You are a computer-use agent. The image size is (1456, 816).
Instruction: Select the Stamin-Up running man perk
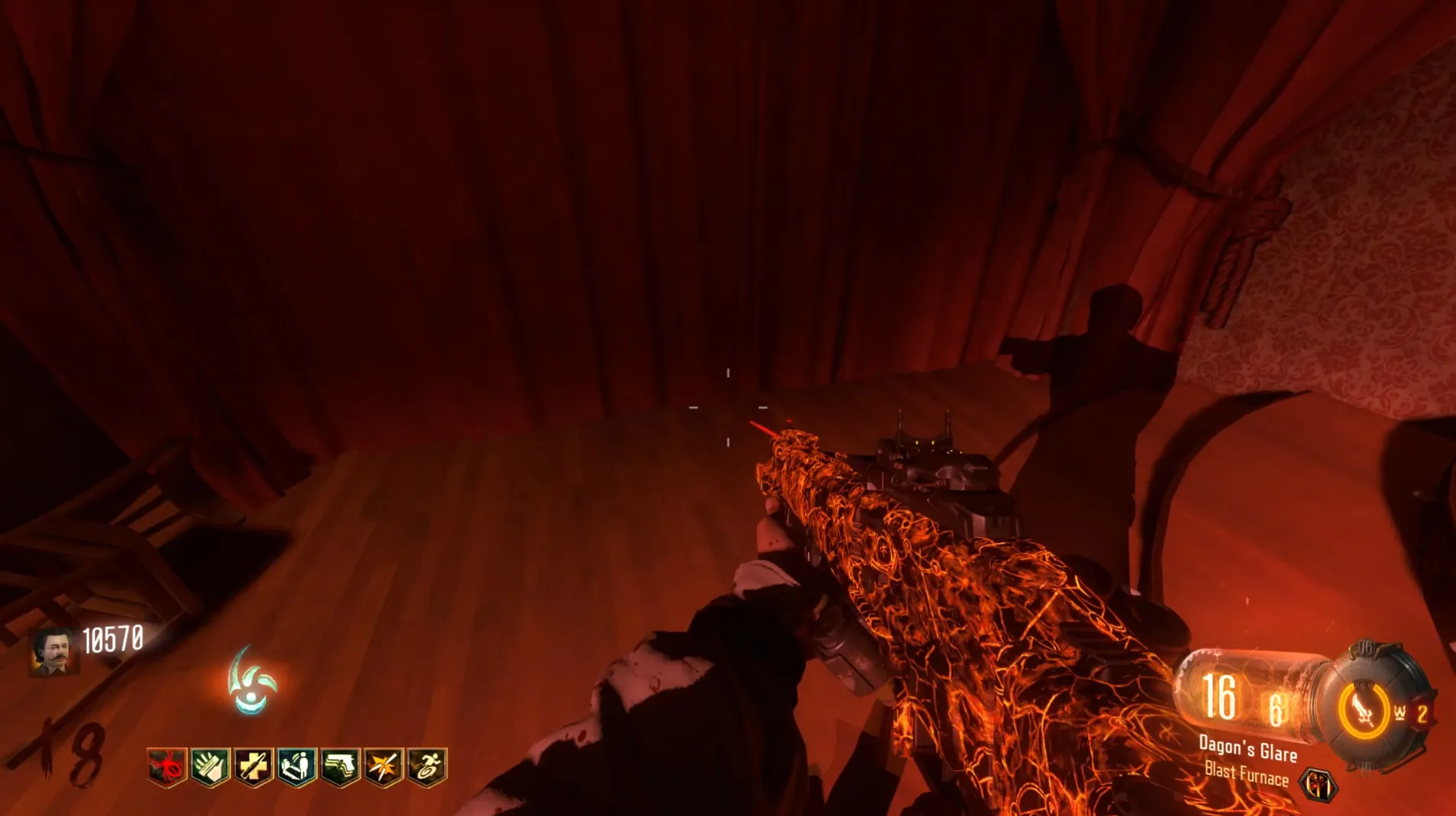[x=427, y=766]
